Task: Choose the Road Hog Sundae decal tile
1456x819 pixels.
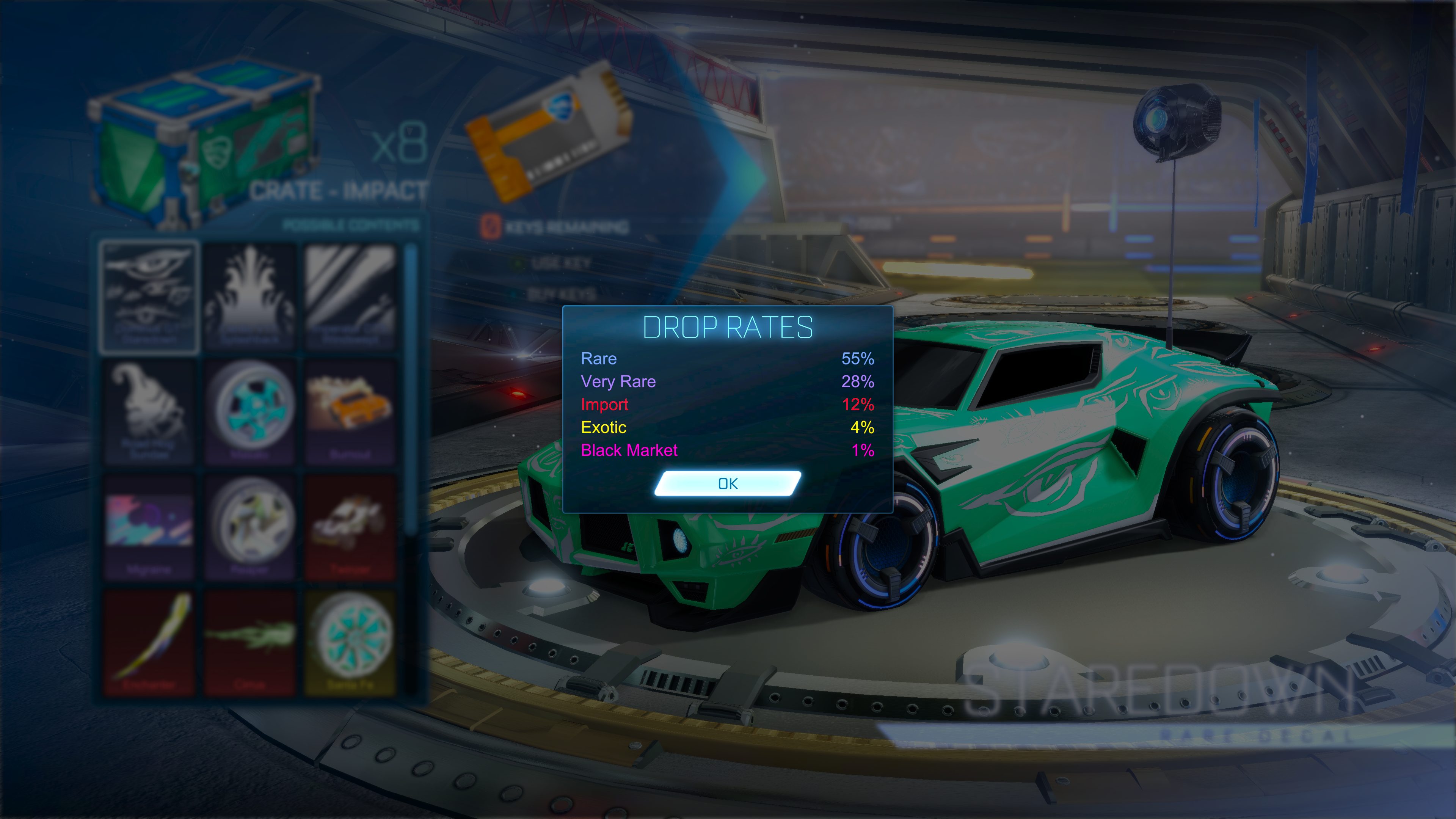Action: coord(149,413)
